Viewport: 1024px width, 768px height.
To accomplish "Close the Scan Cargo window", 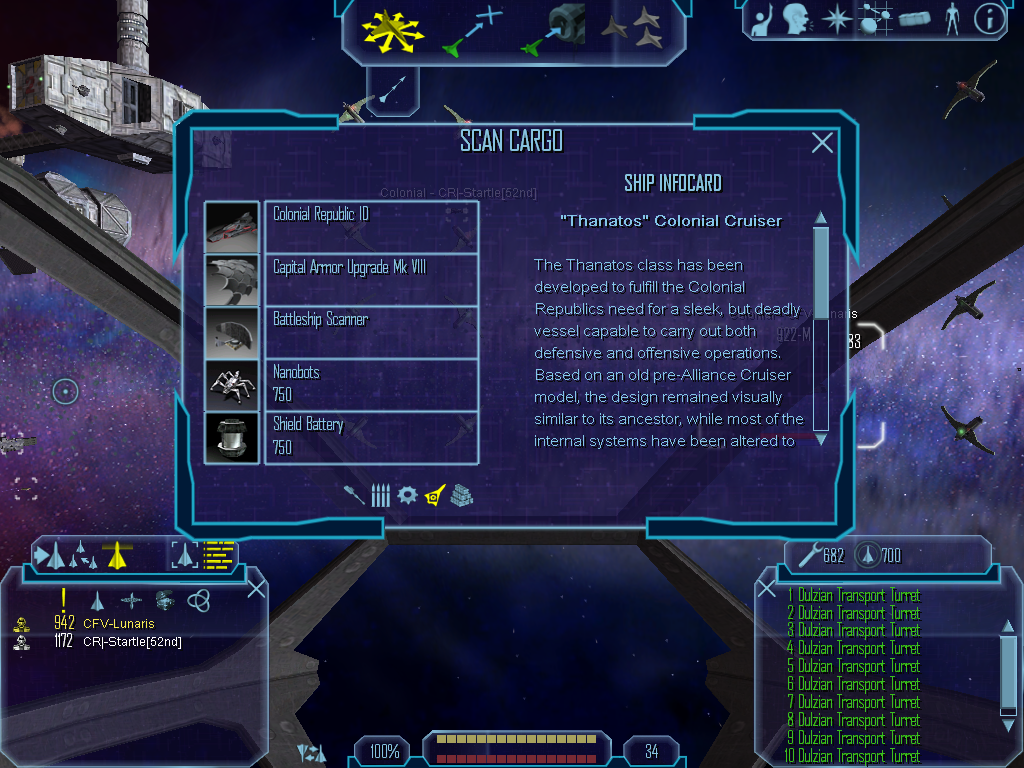I will pos(822,143).
